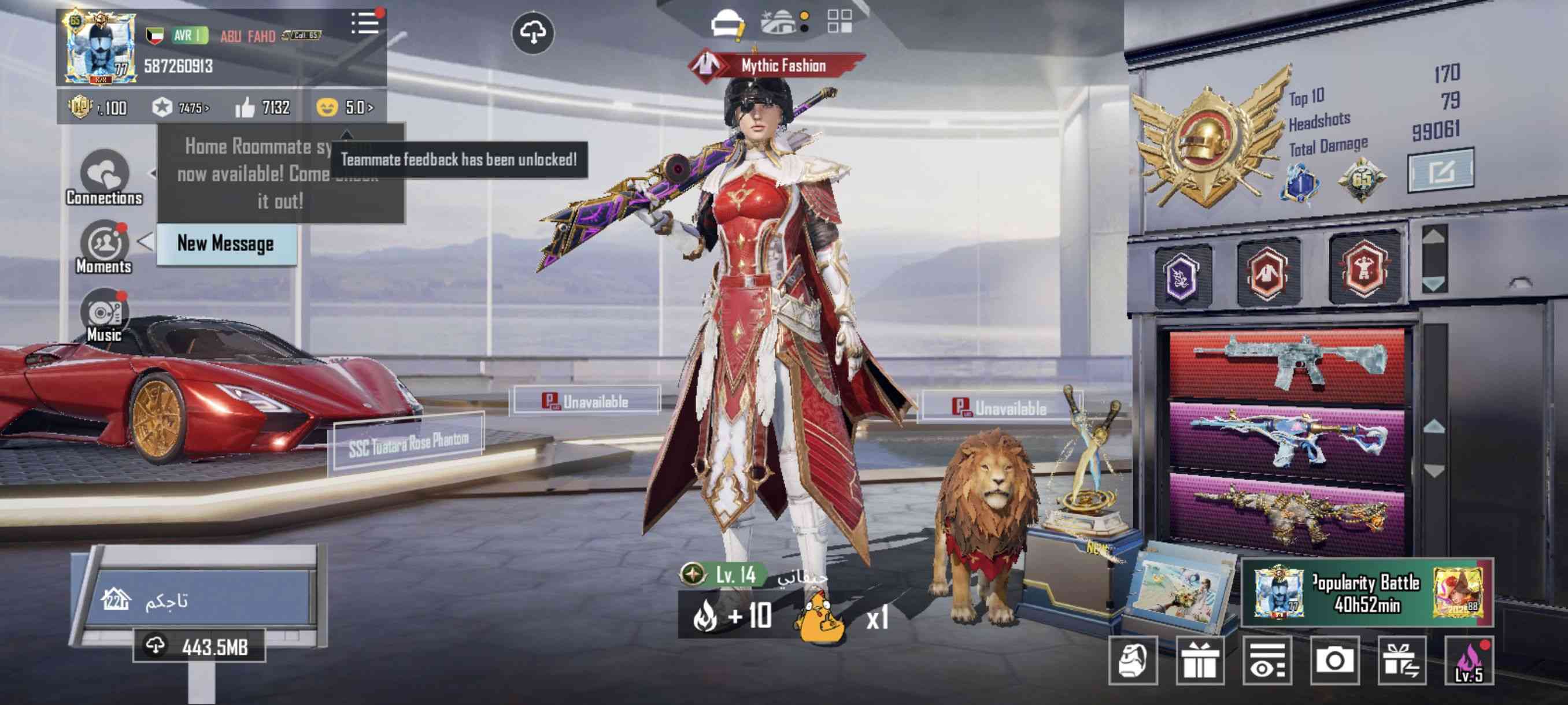Open the gift exchange icon
The height and width of the screenshot is (705, 1568).
tap(1401, 660)
